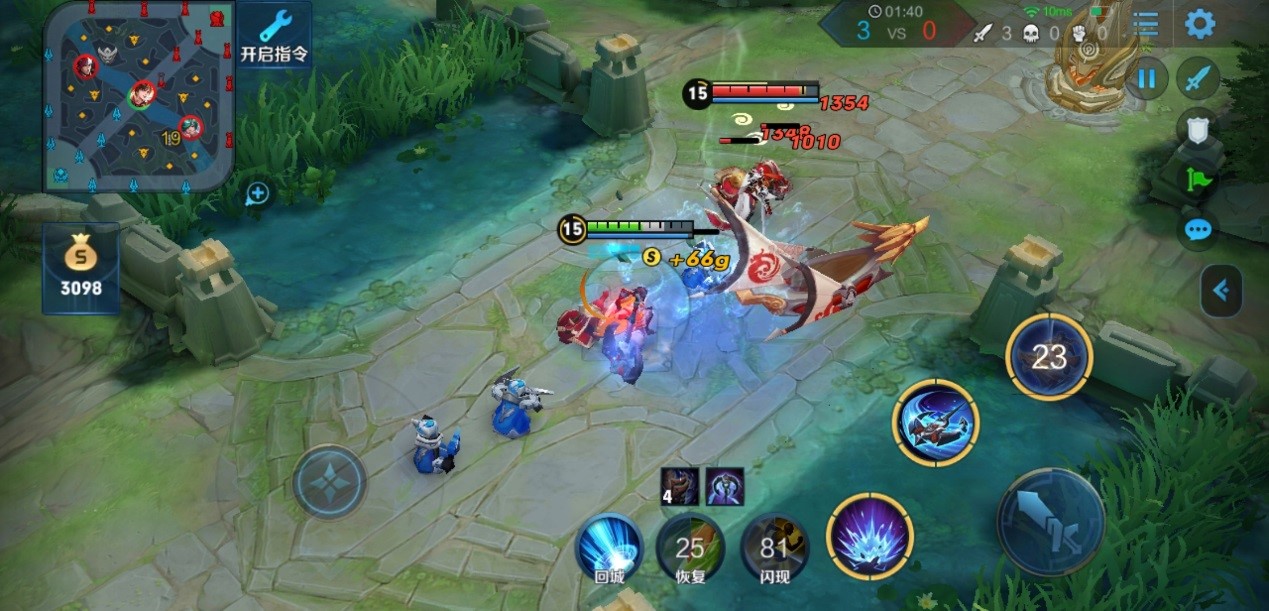Show the scoreboard list menu

(x=1146, y=25)
